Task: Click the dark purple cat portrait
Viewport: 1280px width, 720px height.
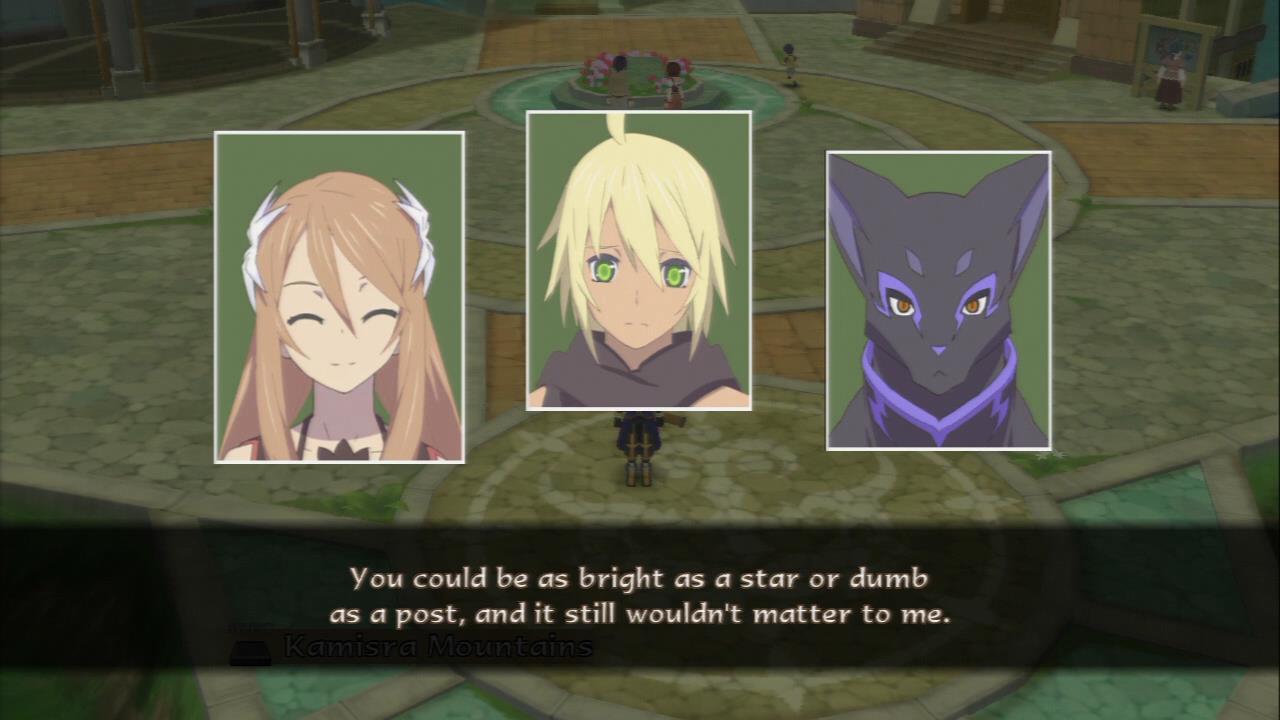Action: 938,300
